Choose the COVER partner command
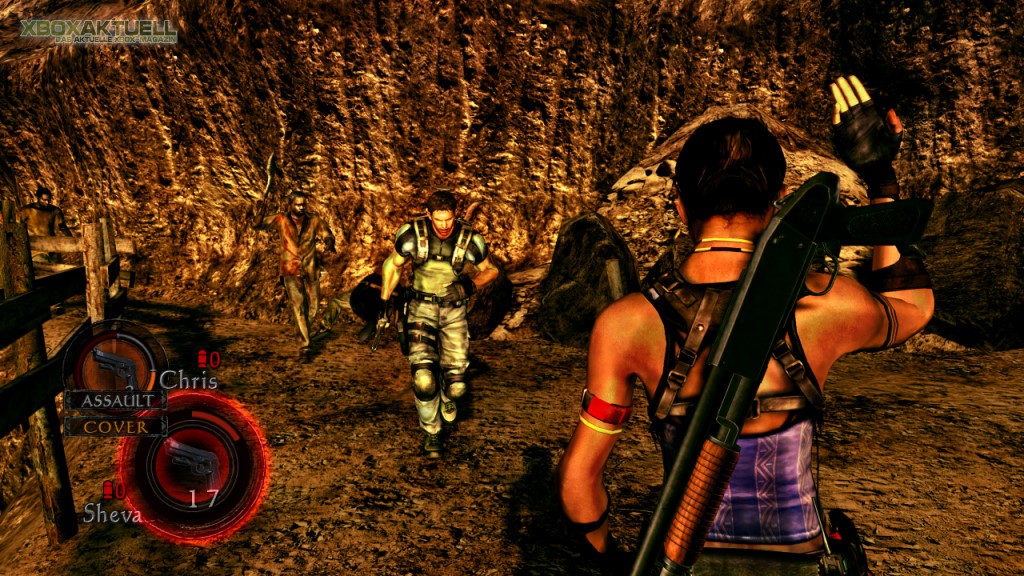 point(115,426)
